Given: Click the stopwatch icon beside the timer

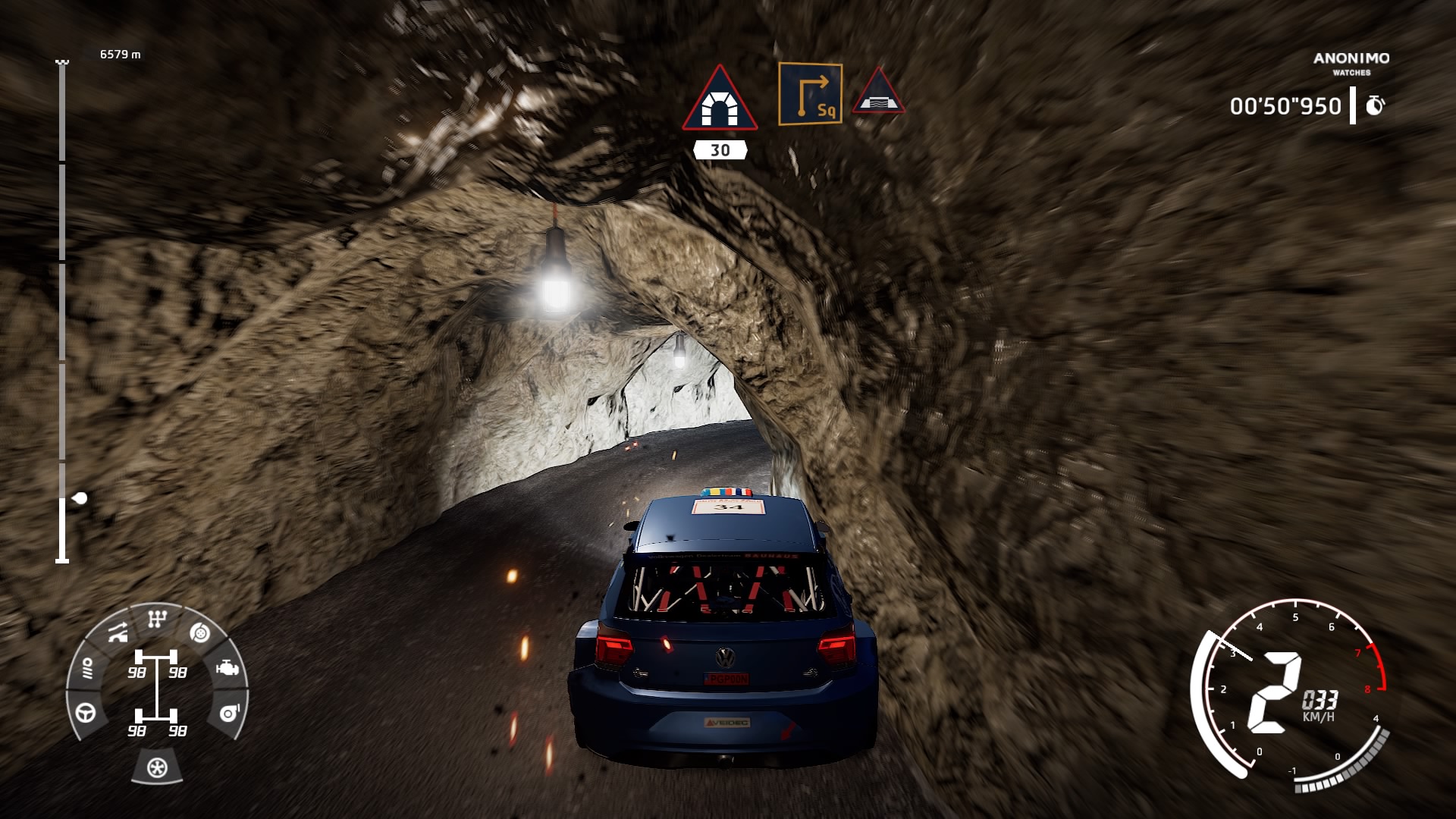Looking at the screenshot, I should 1374,106.
